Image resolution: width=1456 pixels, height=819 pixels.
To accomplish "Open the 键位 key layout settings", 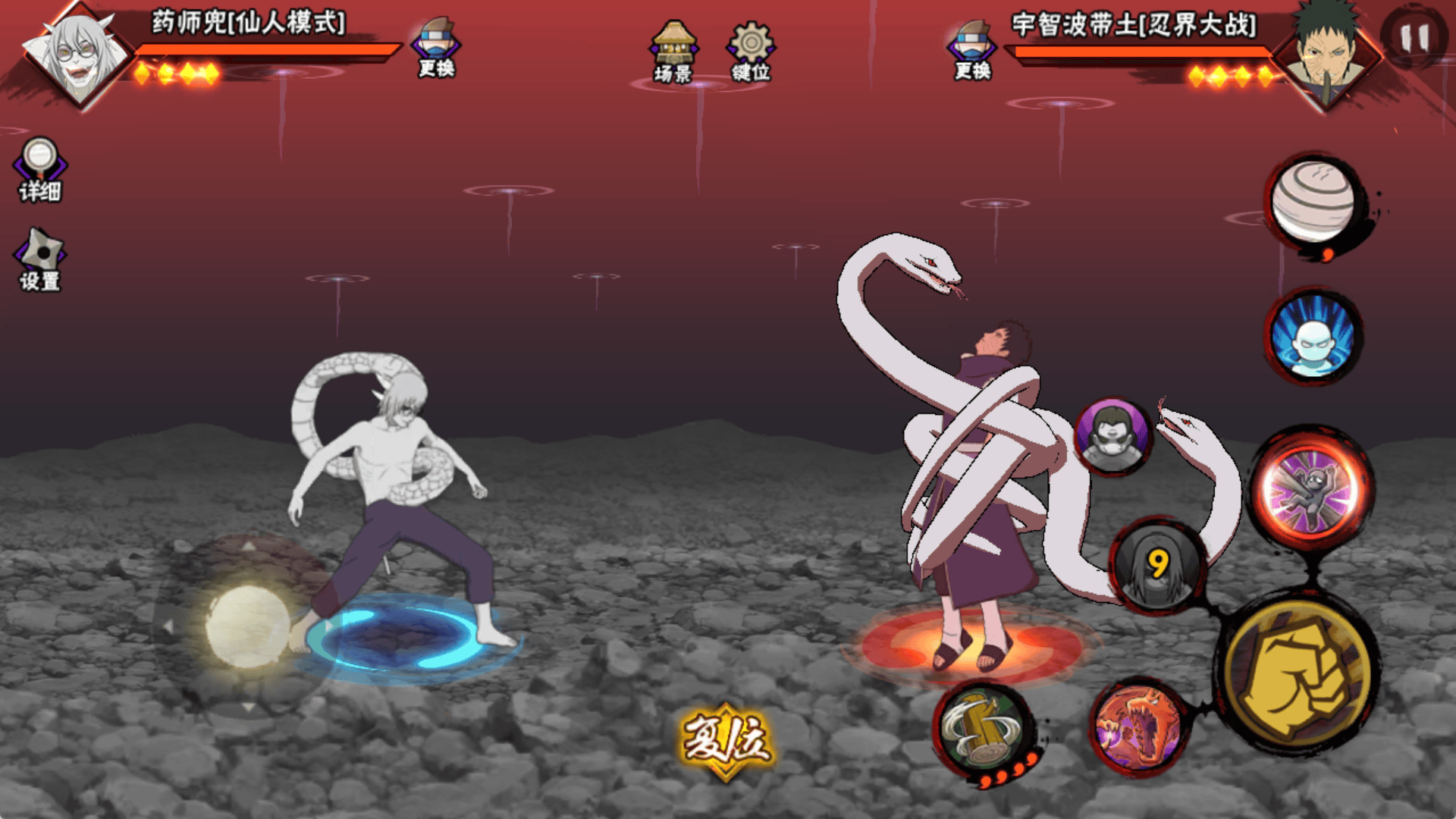I will (x=751, y=52).
